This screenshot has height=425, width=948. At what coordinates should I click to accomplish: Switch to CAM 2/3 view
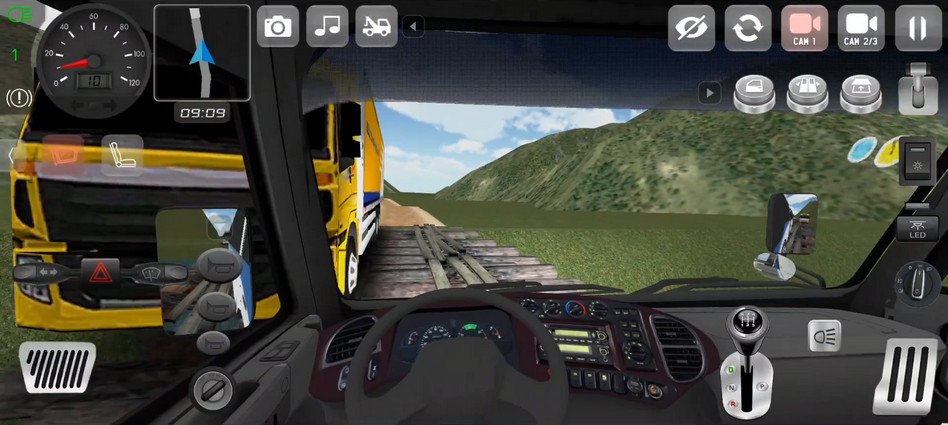(861, 28)
